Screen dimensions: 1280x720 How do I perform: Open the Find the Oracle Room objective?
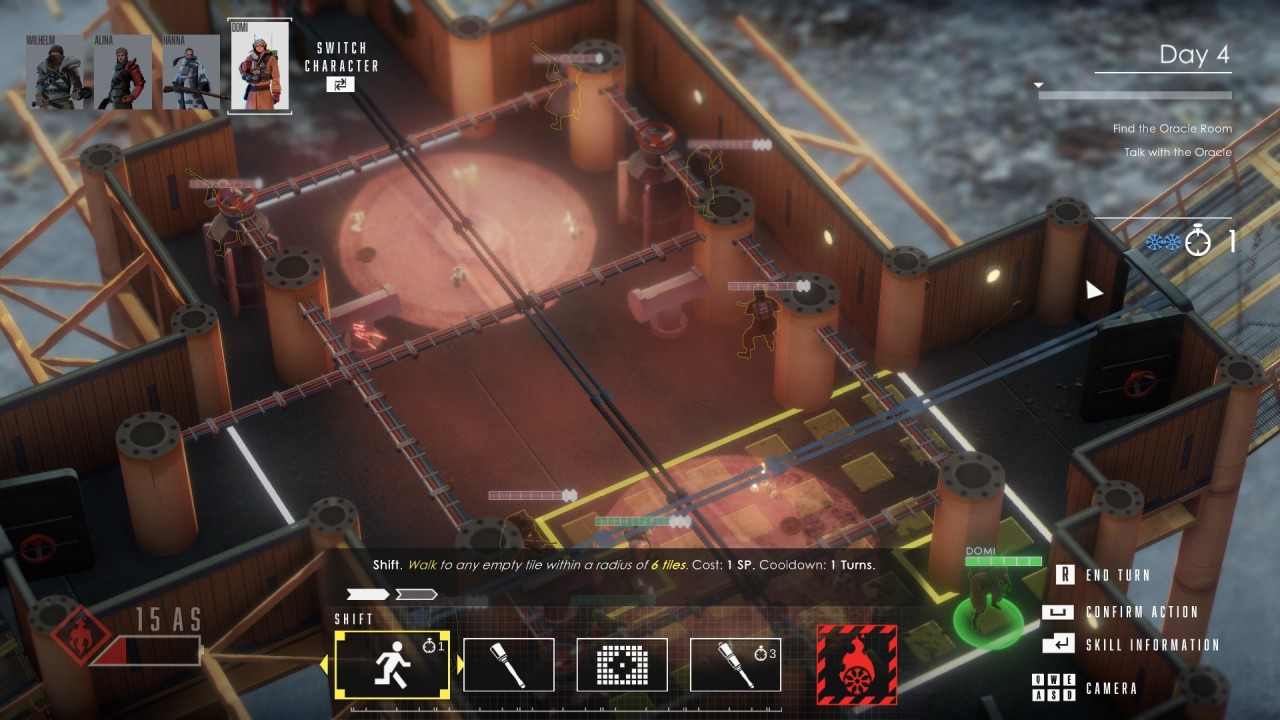click(x=1172, y=129)
